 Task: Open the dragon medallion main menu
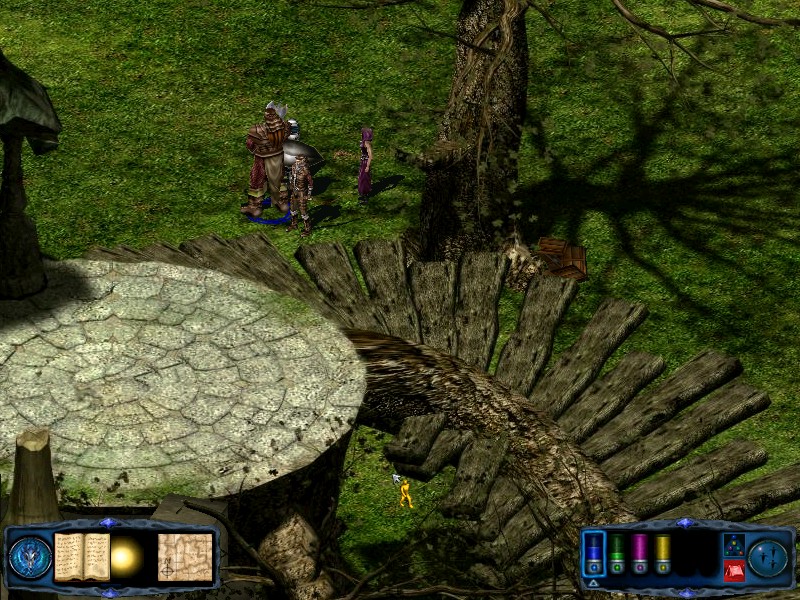pyautogui.click(x=29, y=557)
